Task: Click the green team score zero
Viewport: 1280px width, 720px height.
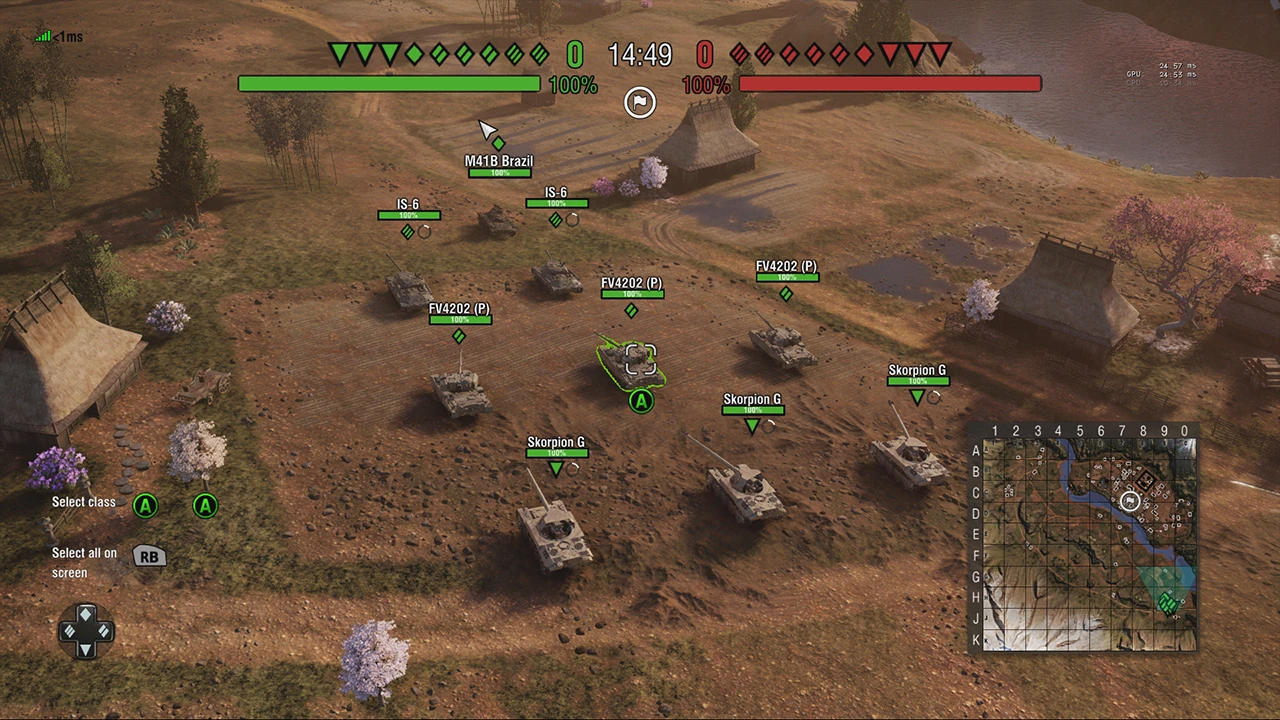Action: coord(574,55)
